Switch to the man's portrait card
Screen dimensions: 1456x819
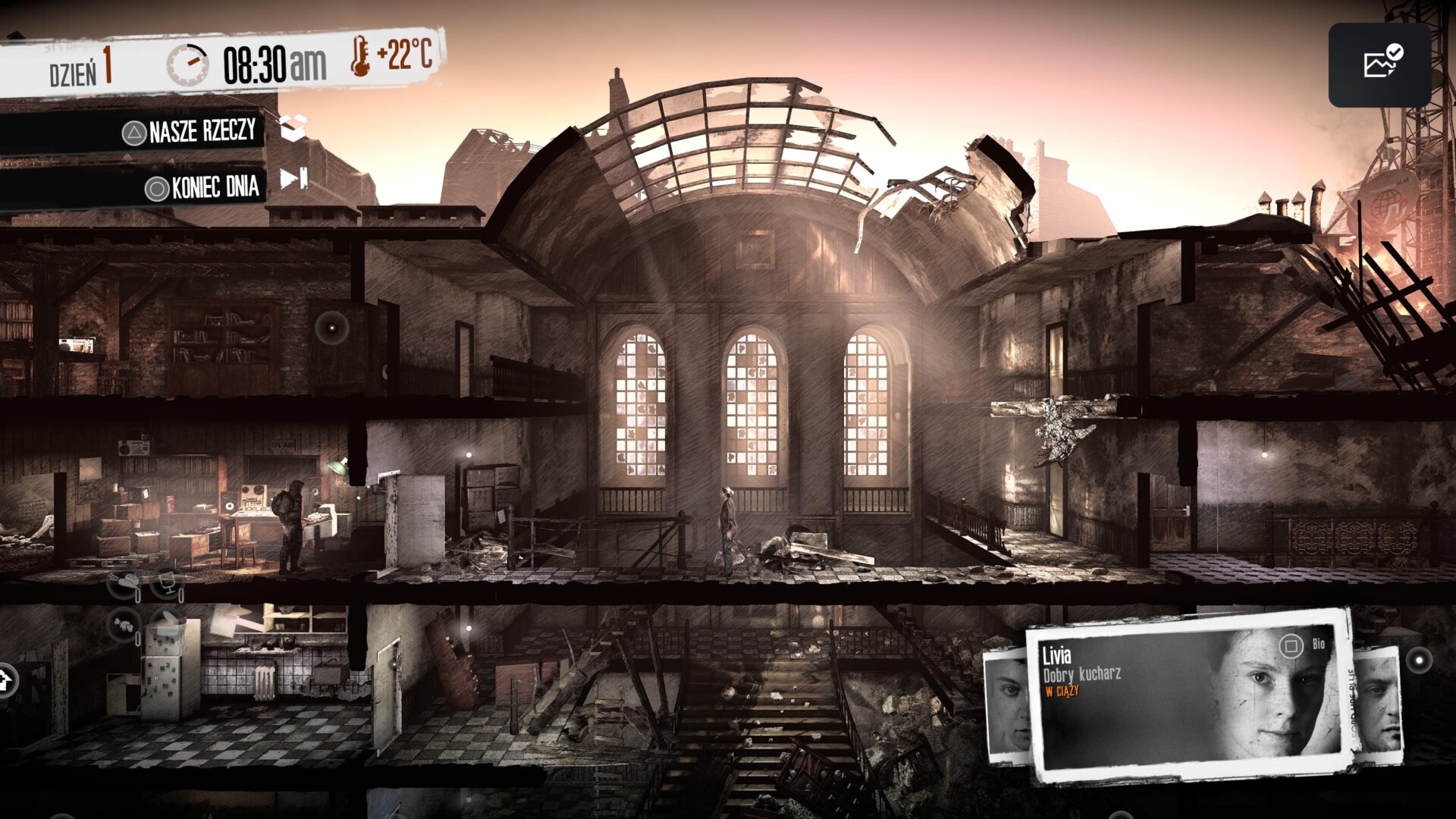(x=1377, y=705)
